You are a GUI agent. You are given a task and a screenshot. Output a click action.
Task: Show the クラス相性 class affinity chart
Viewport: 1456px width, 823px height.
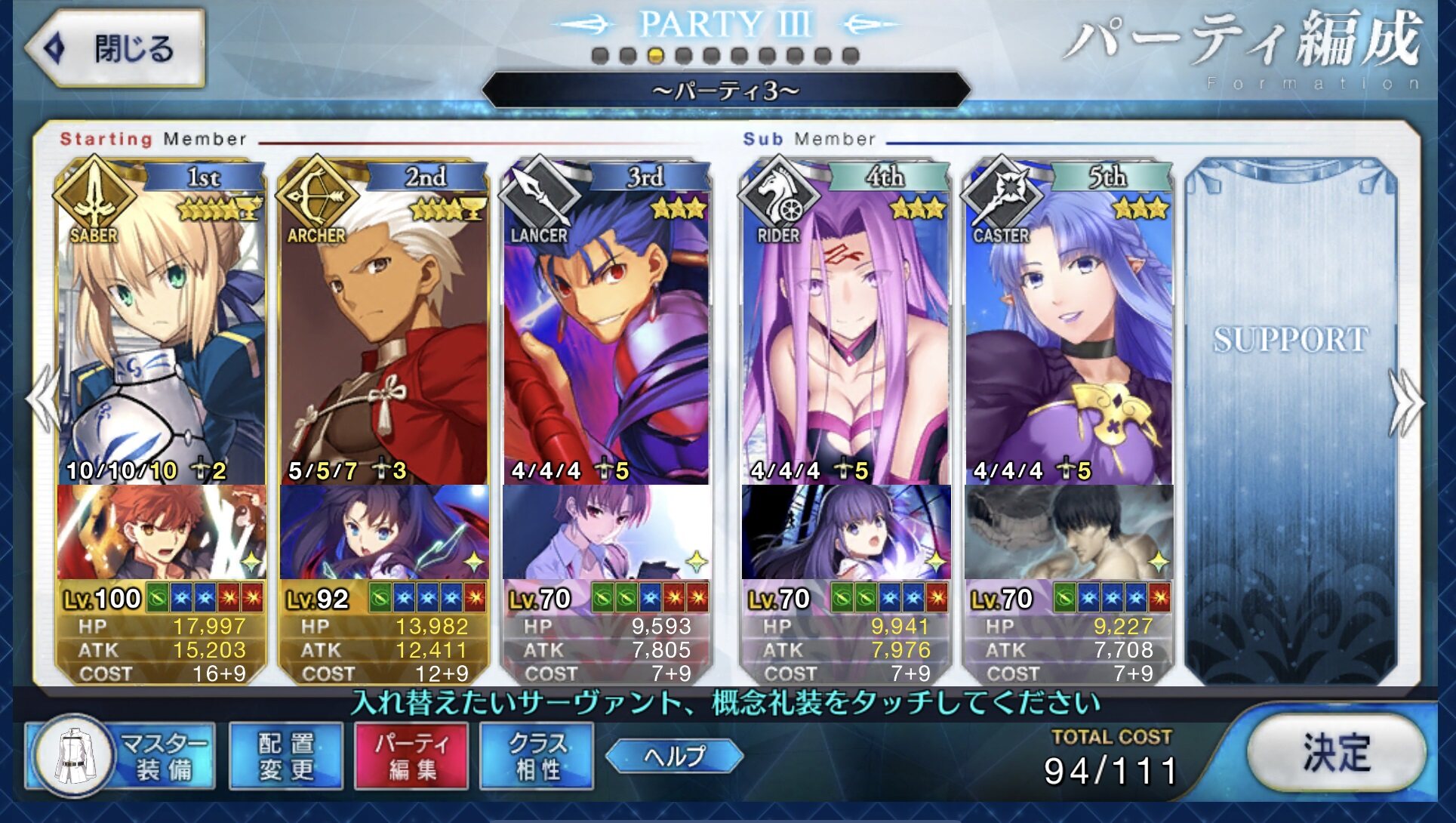click(537, 757)
